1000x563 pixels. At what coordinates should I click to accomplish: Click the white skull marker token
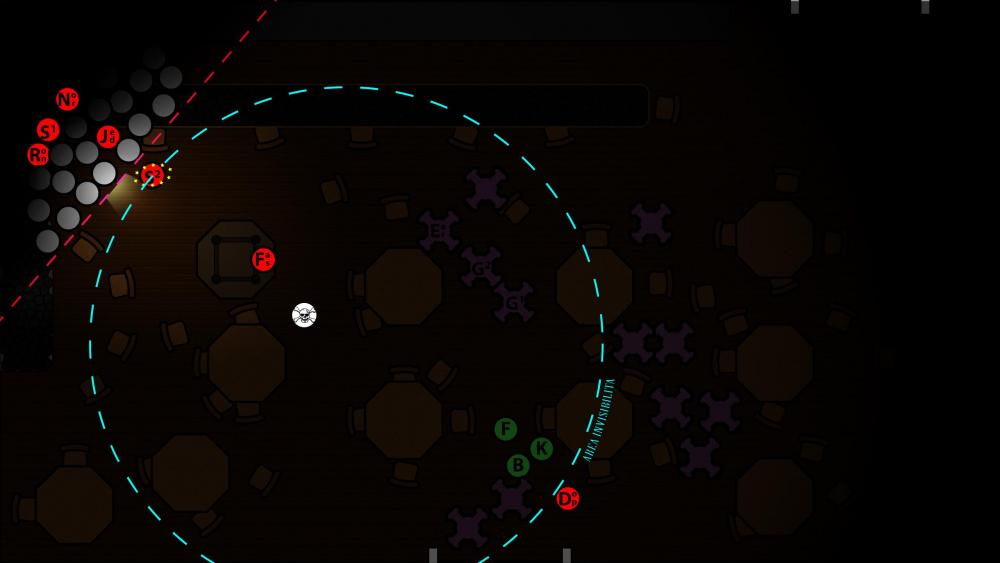coord(304,315)
